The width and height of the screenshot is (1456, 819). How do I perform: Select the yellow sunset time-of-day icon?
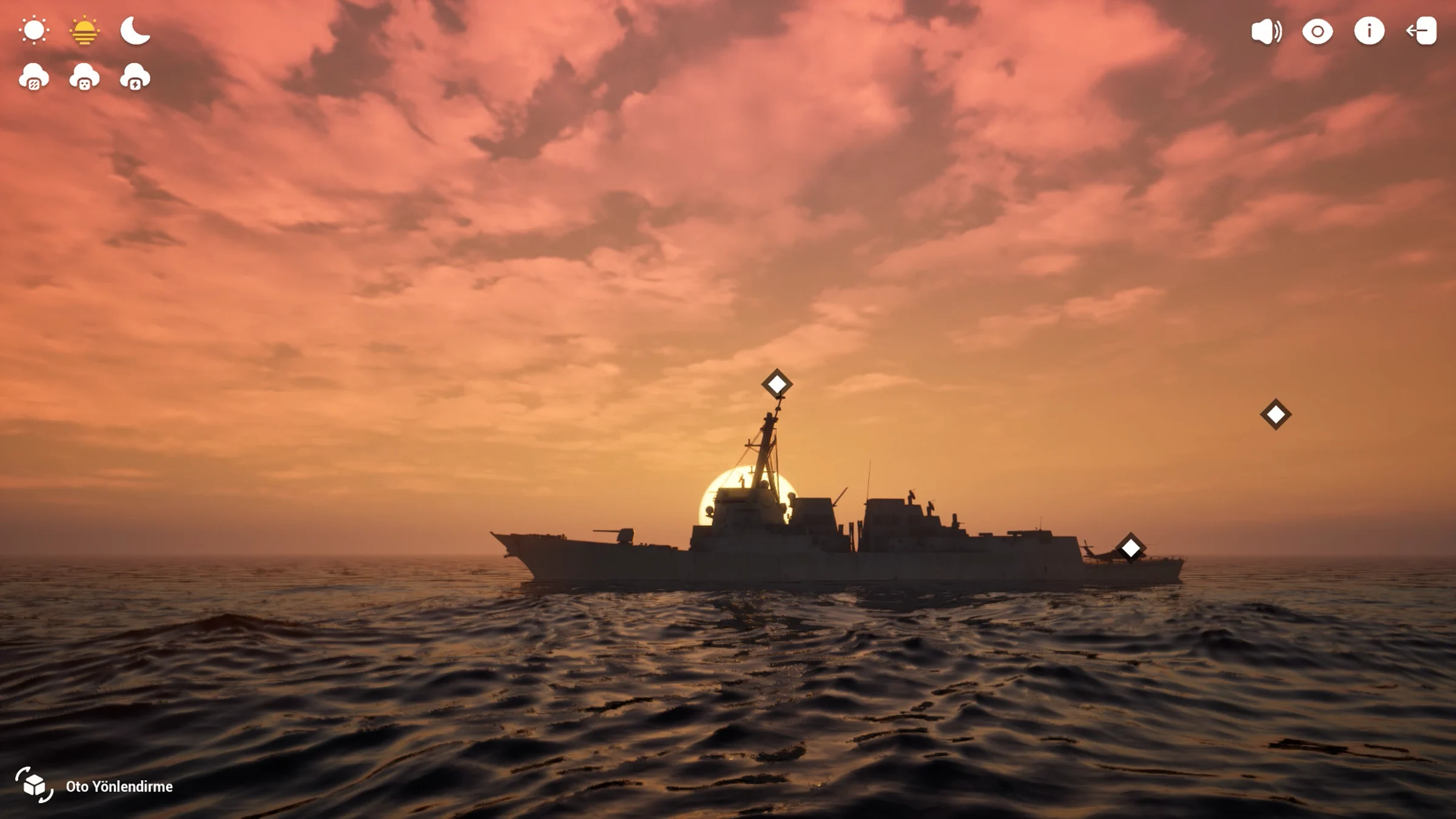click(84, 30)
